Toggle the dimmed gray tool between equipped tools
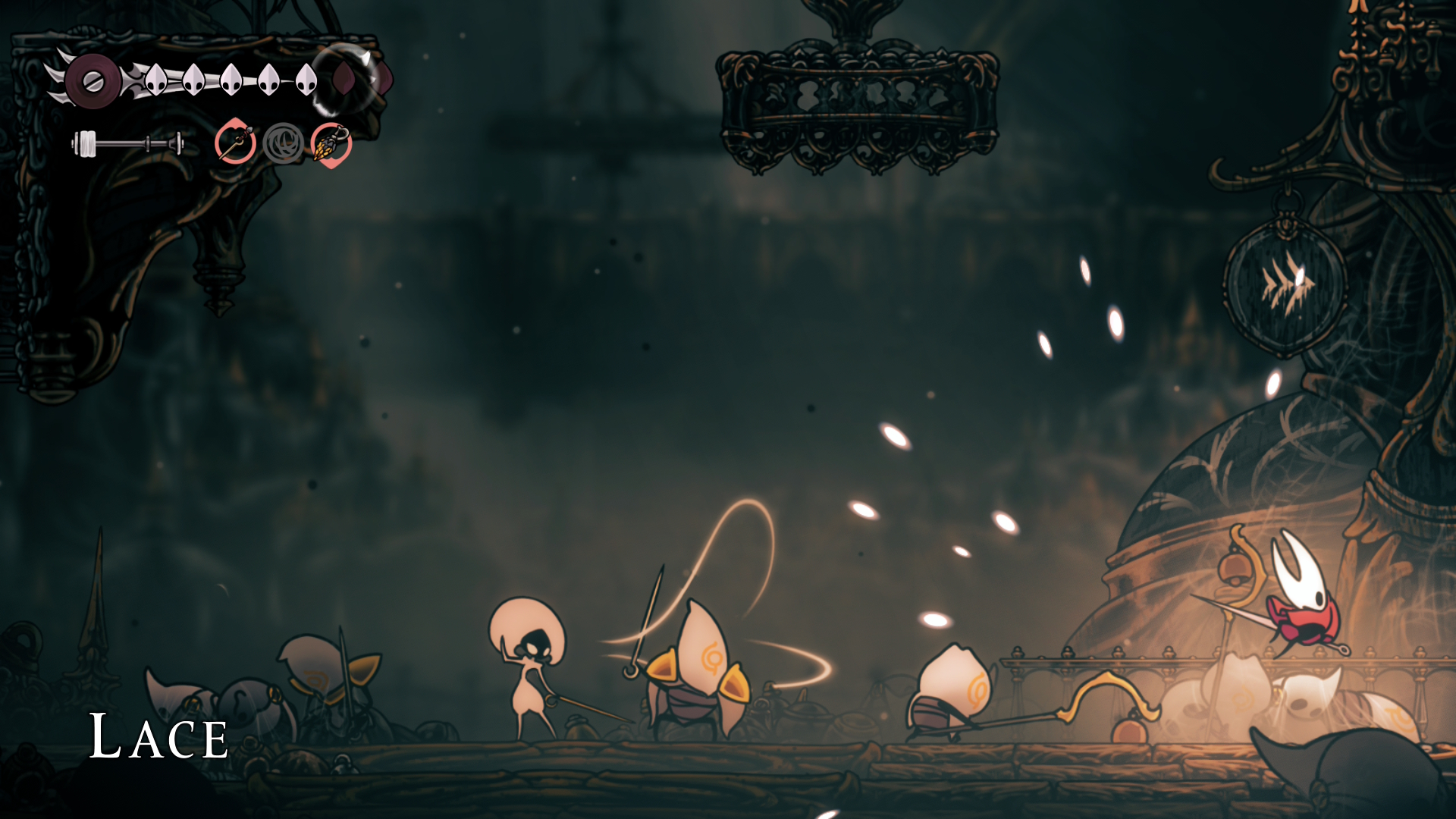 click(284, 145)
